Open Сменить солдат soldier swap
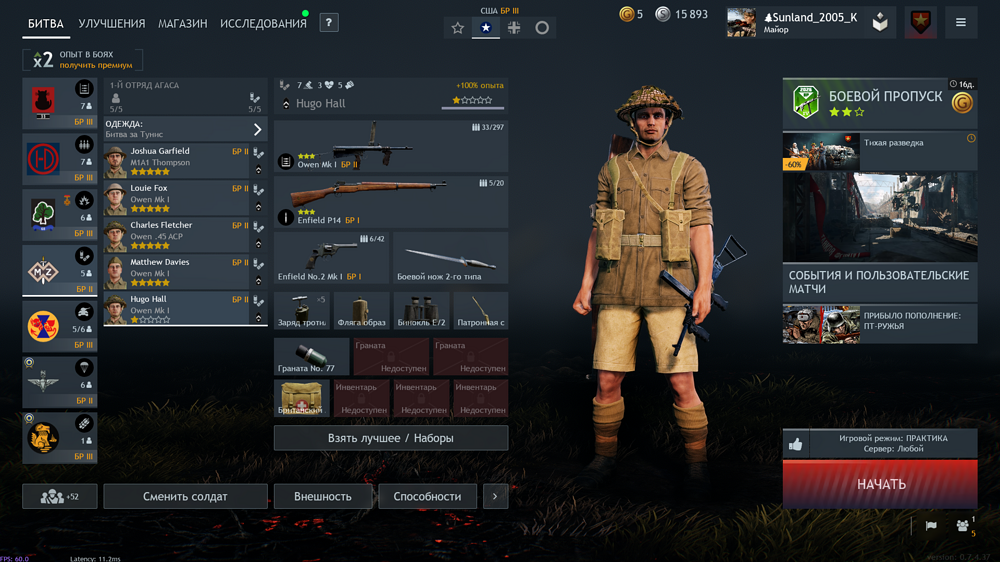Image resolution: width=1000 pixels, height=562 pixels. (x=185, y=496)
